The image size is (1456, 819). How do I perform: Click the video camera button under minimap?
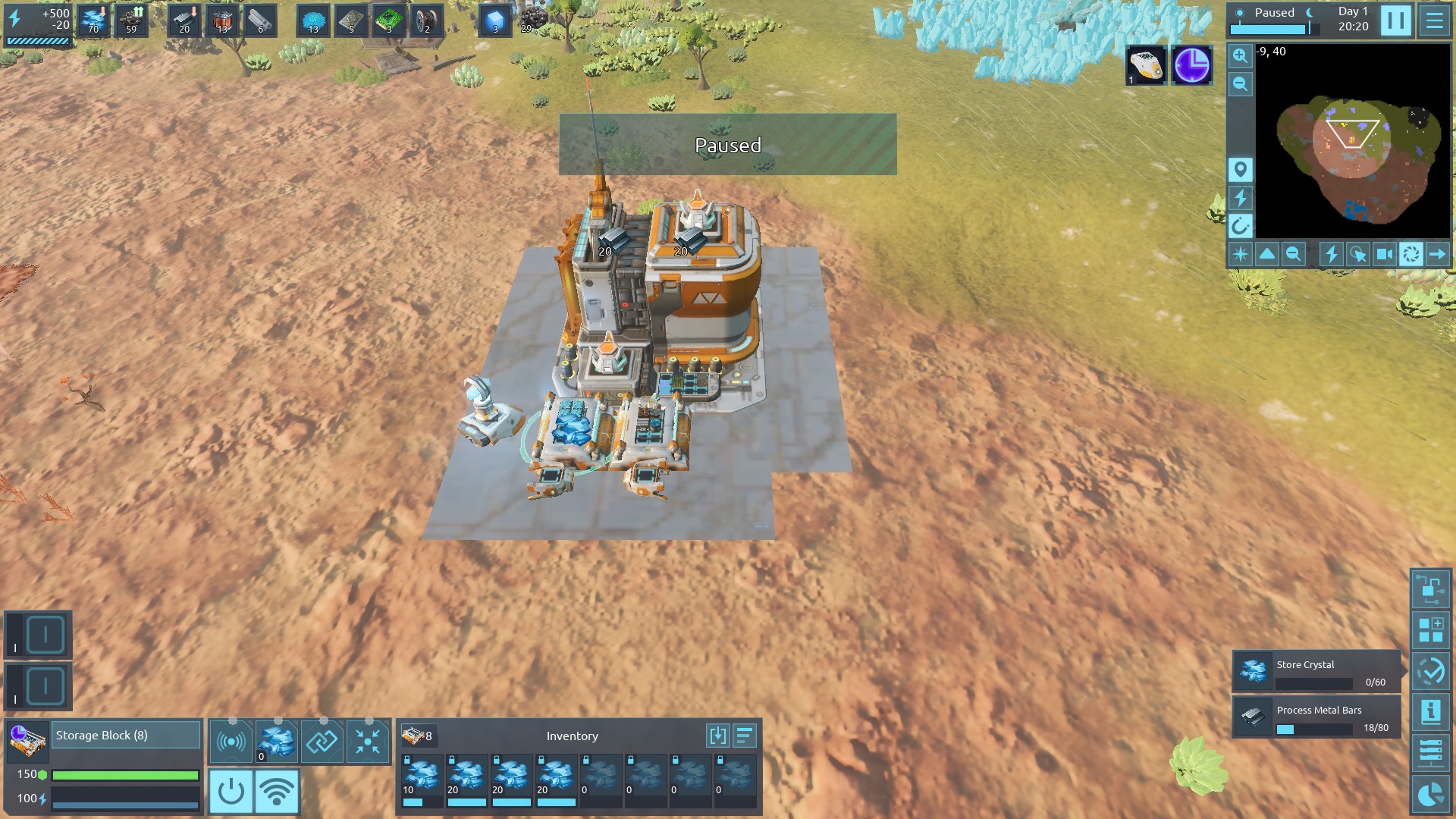[x=1384, y=254]
